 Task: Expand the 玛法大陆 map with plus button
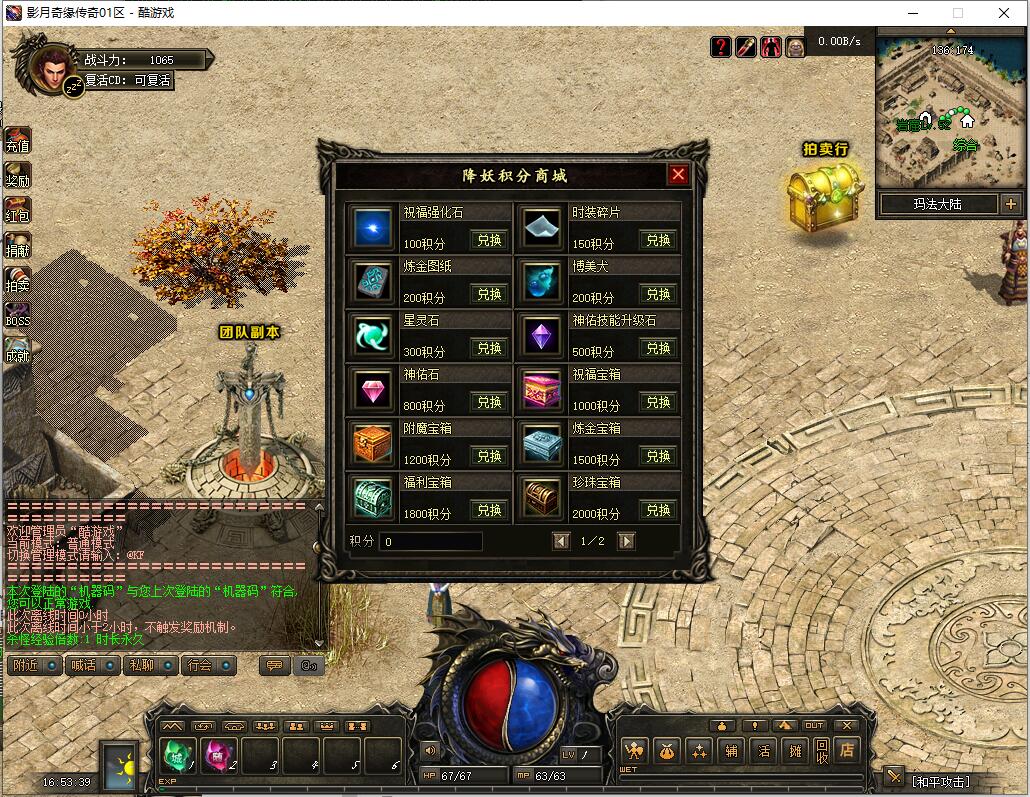(1010, 204)
